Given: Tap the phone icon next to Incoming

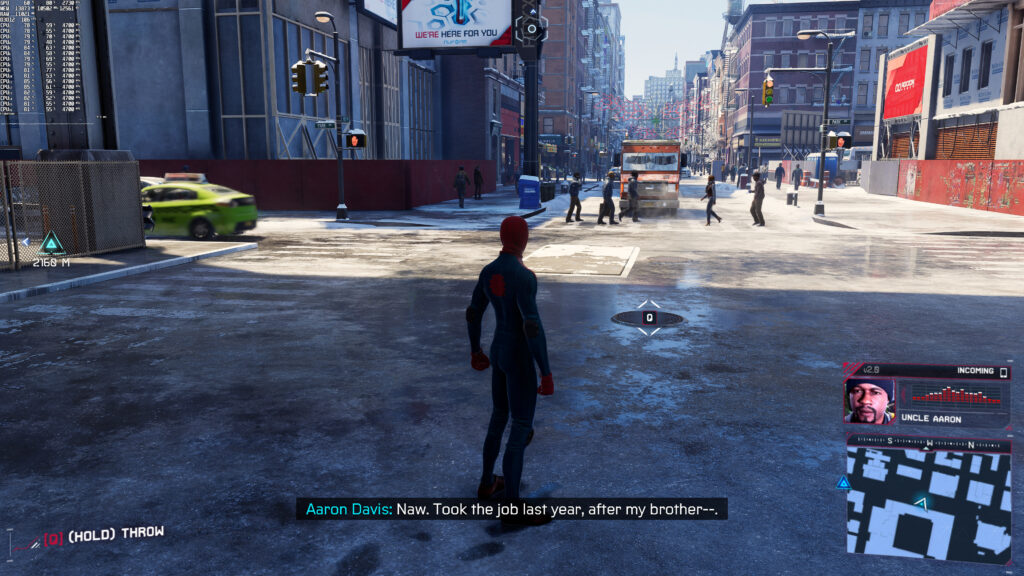Looking at the screenshot, I should [x=1003, y=372].
